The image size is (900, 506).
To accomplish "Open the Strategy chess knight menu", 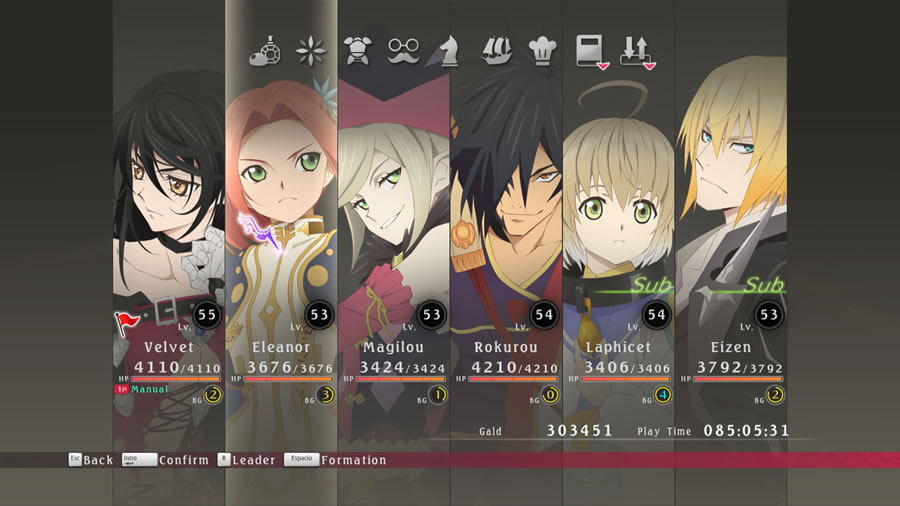I will point(449,49).
